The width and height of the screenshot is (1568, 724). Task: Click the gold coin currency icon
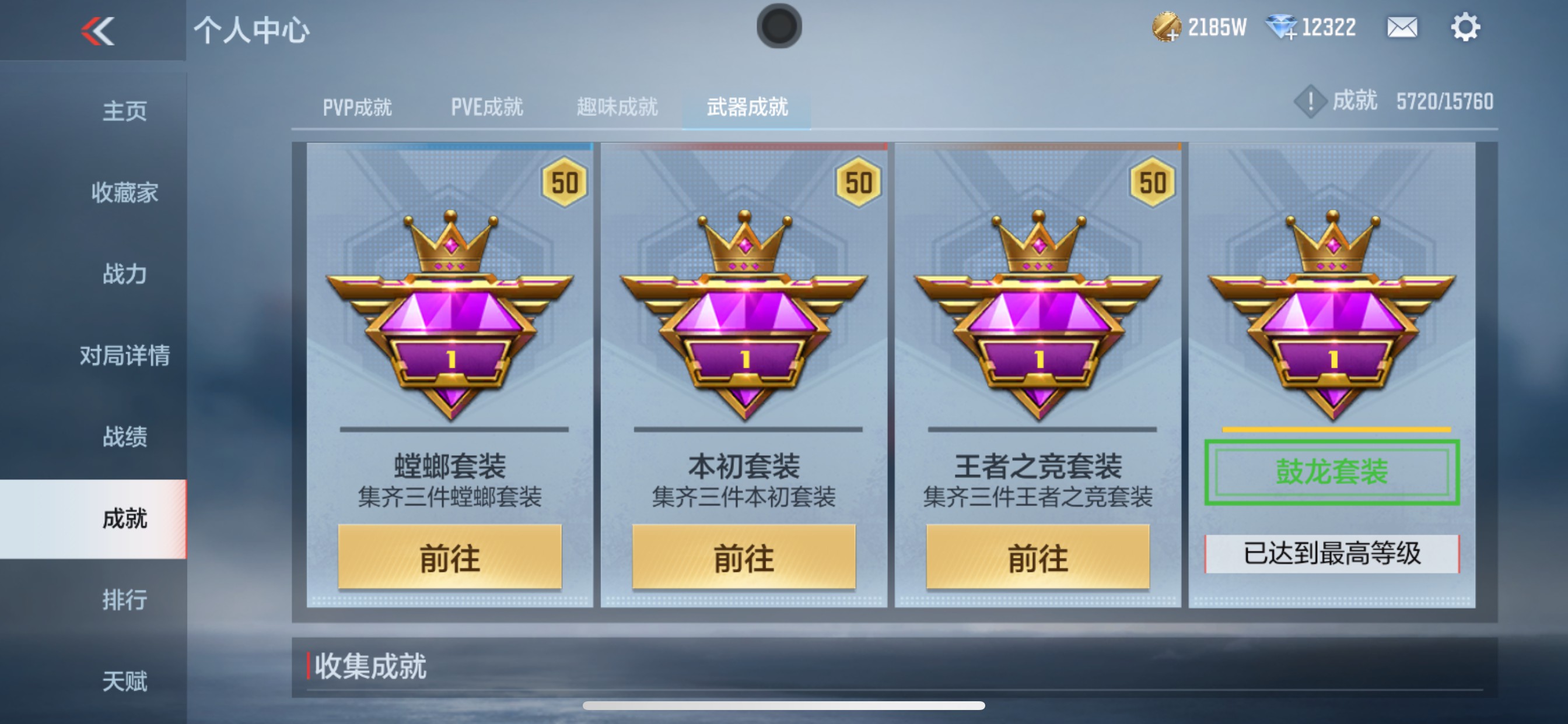pyautogui.click(x=1166, y=27)
